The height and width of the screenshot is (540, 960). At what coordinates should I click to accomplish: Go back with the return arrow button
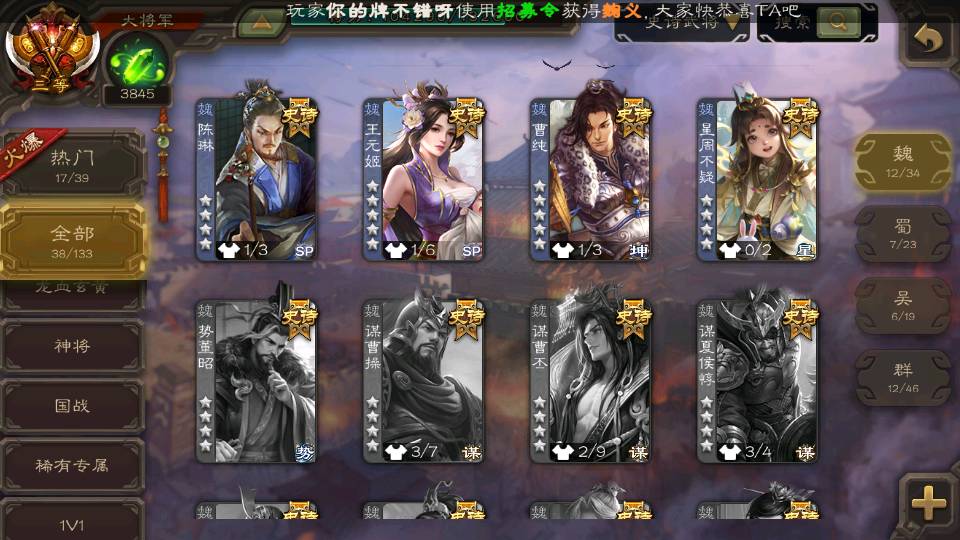coord(929,40)
